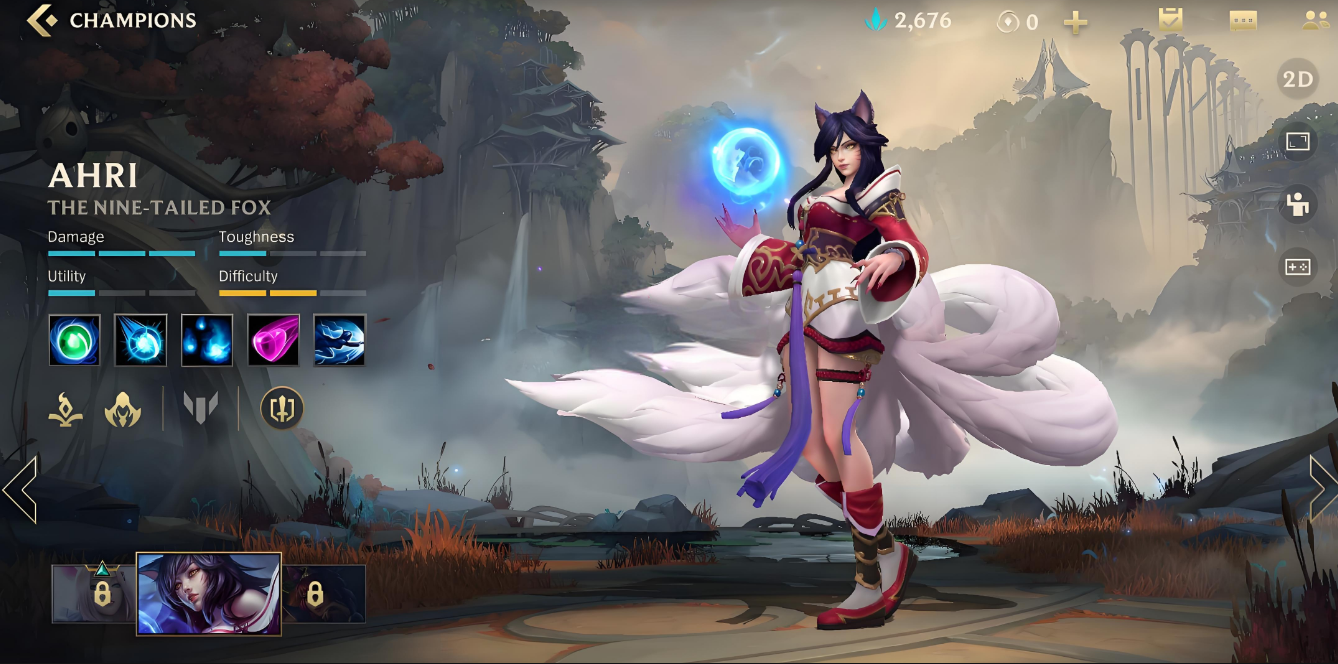Viewport: 1338px width, 664px height.
Task: Open the gamepad practice mode button
Action: (1297, 267)
